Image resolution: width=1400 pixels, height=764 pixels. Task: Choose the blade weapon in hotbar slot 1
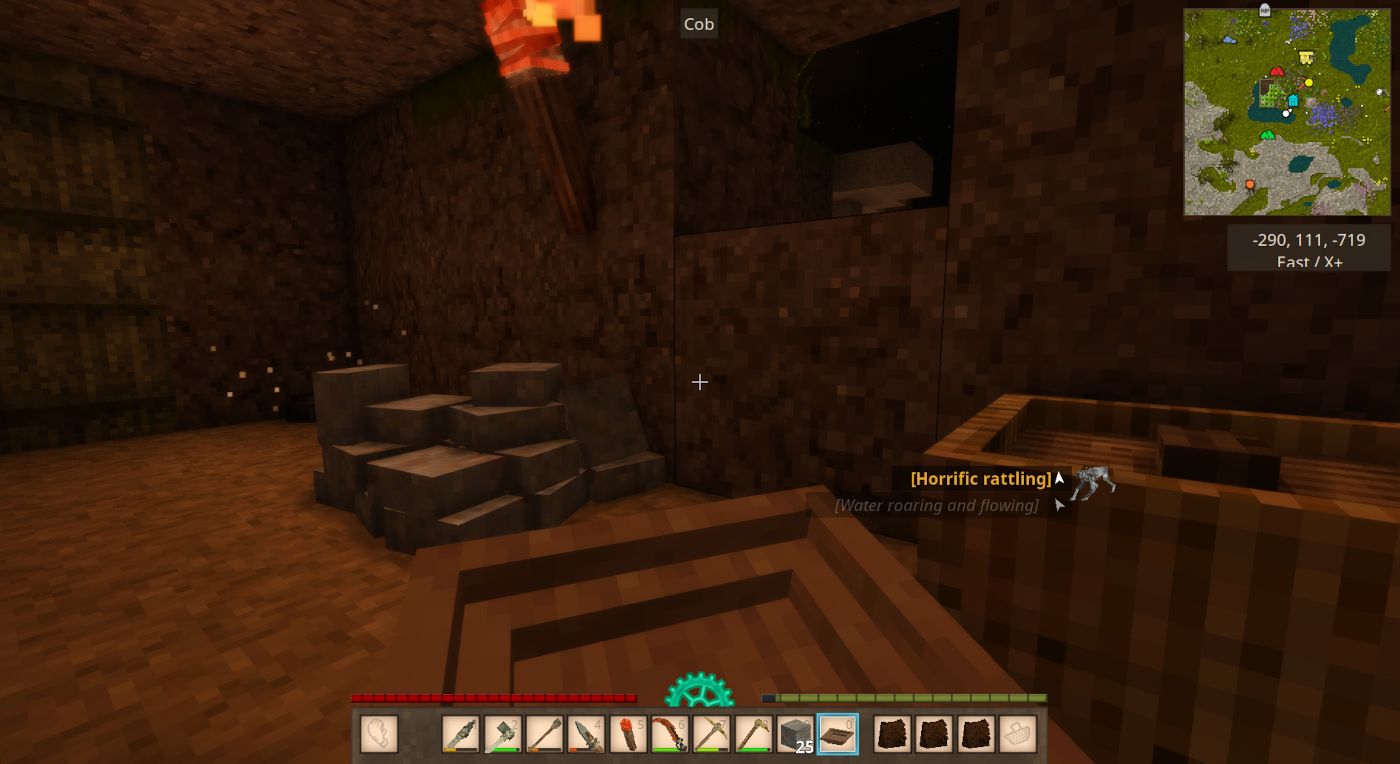(x=461, y=734)
